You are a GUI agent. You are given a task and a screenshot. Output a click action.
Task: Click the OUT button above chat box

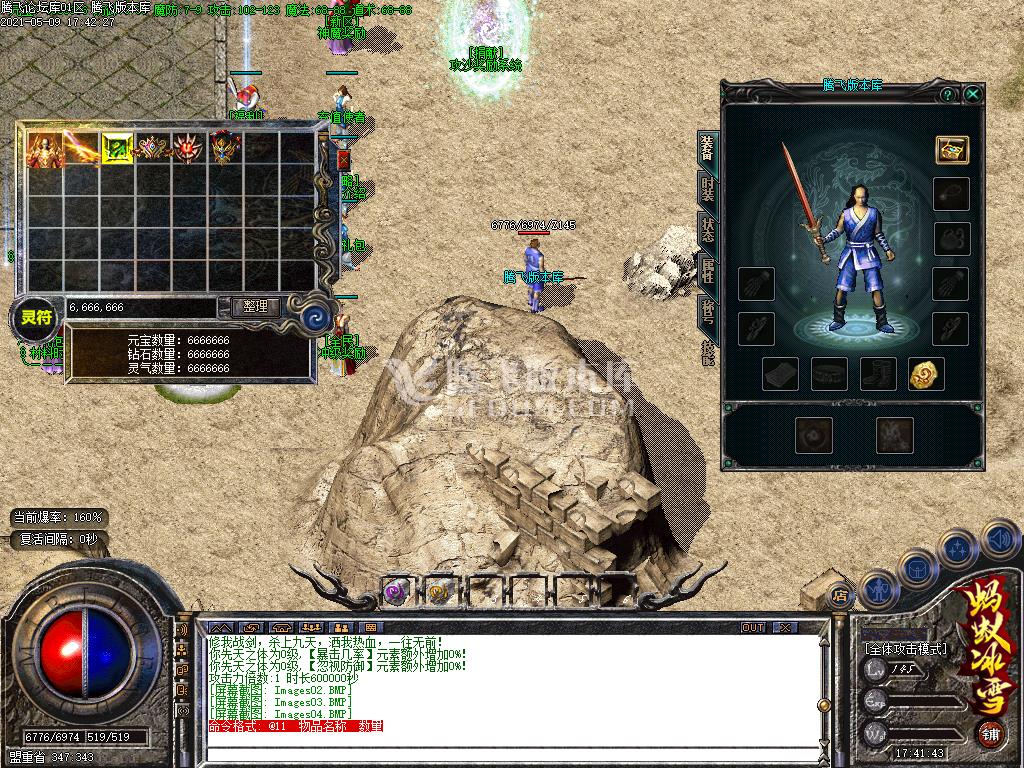753,627
